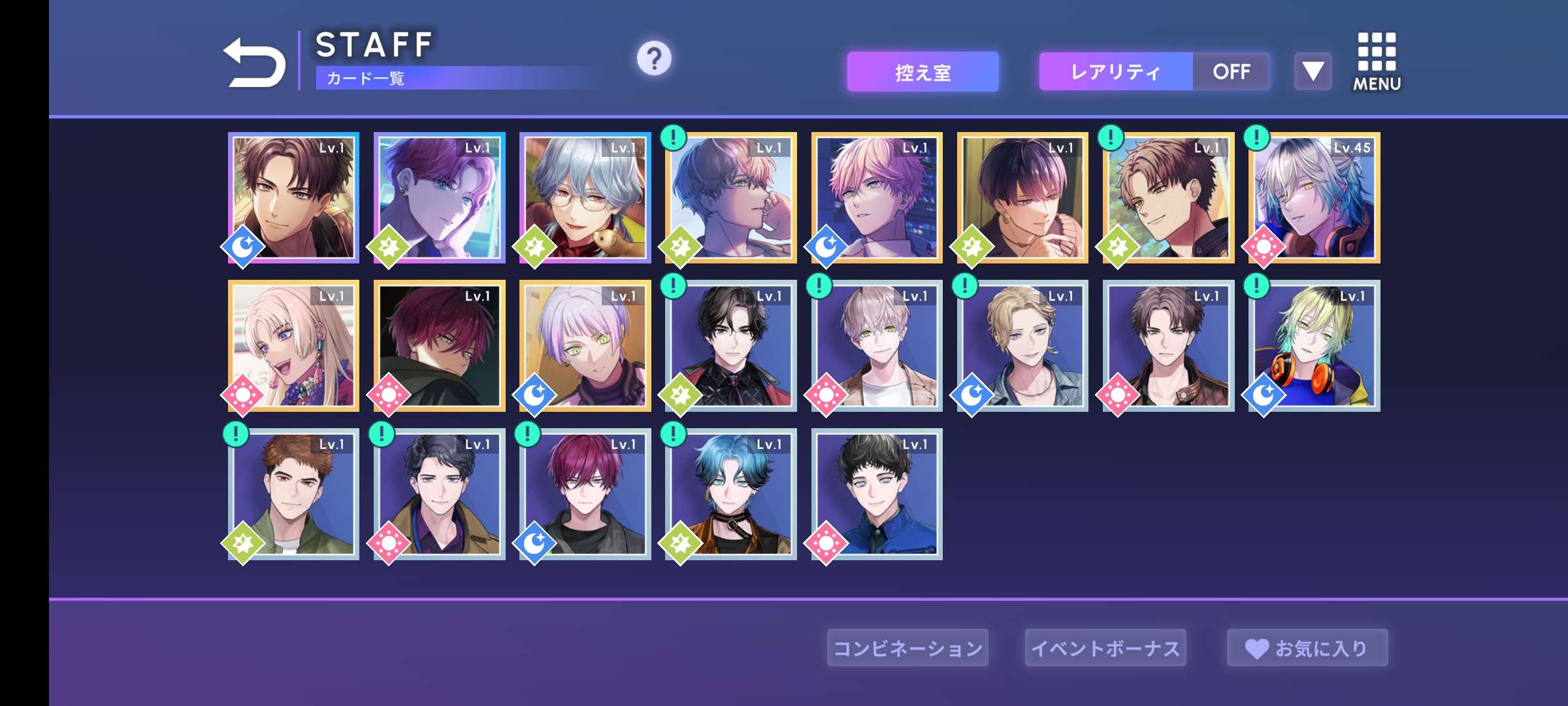Screen dimensions: 1568x706
Task: Expand the downward triangle sort dropdown
Action: tap(1313, 71)
